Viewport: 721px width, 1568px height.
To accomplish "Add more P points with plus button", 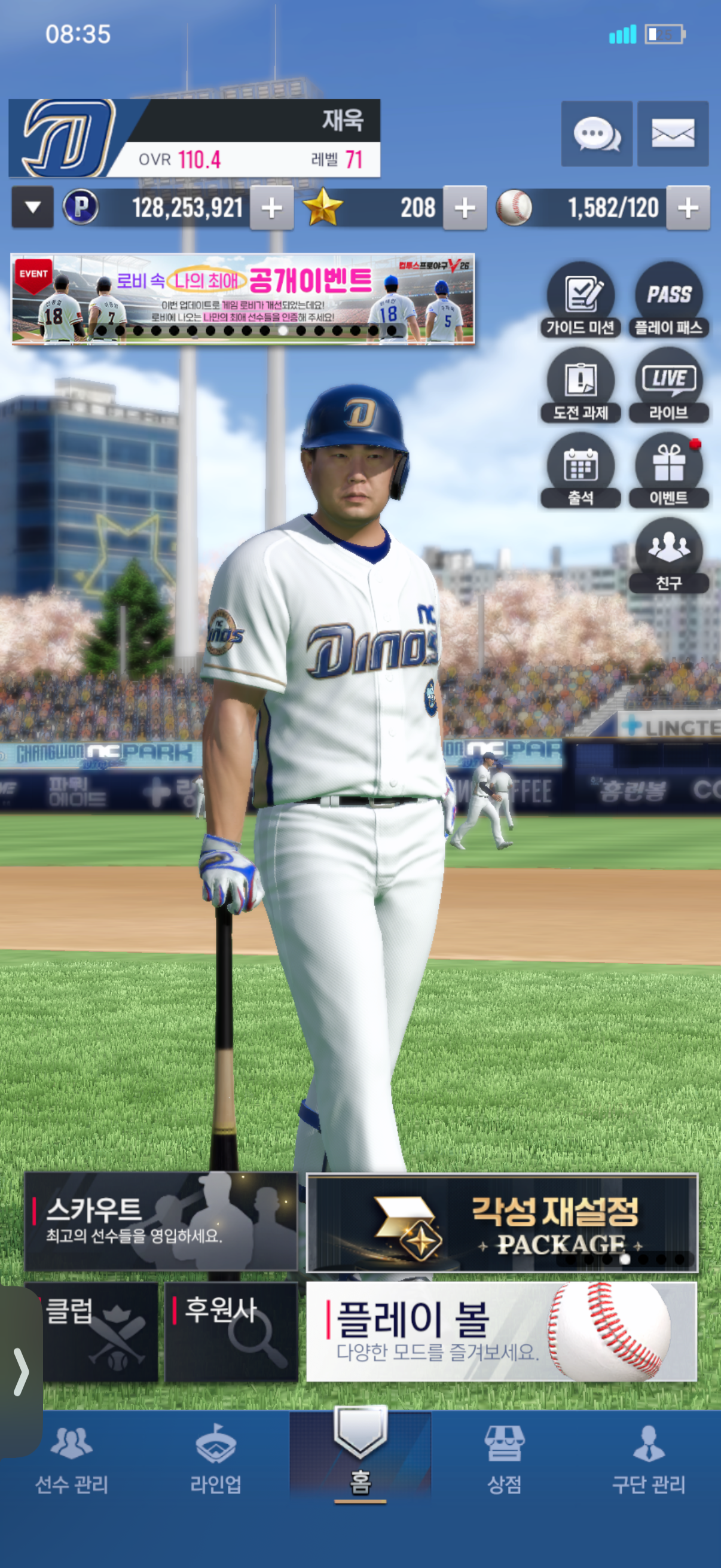I will 271,208.
